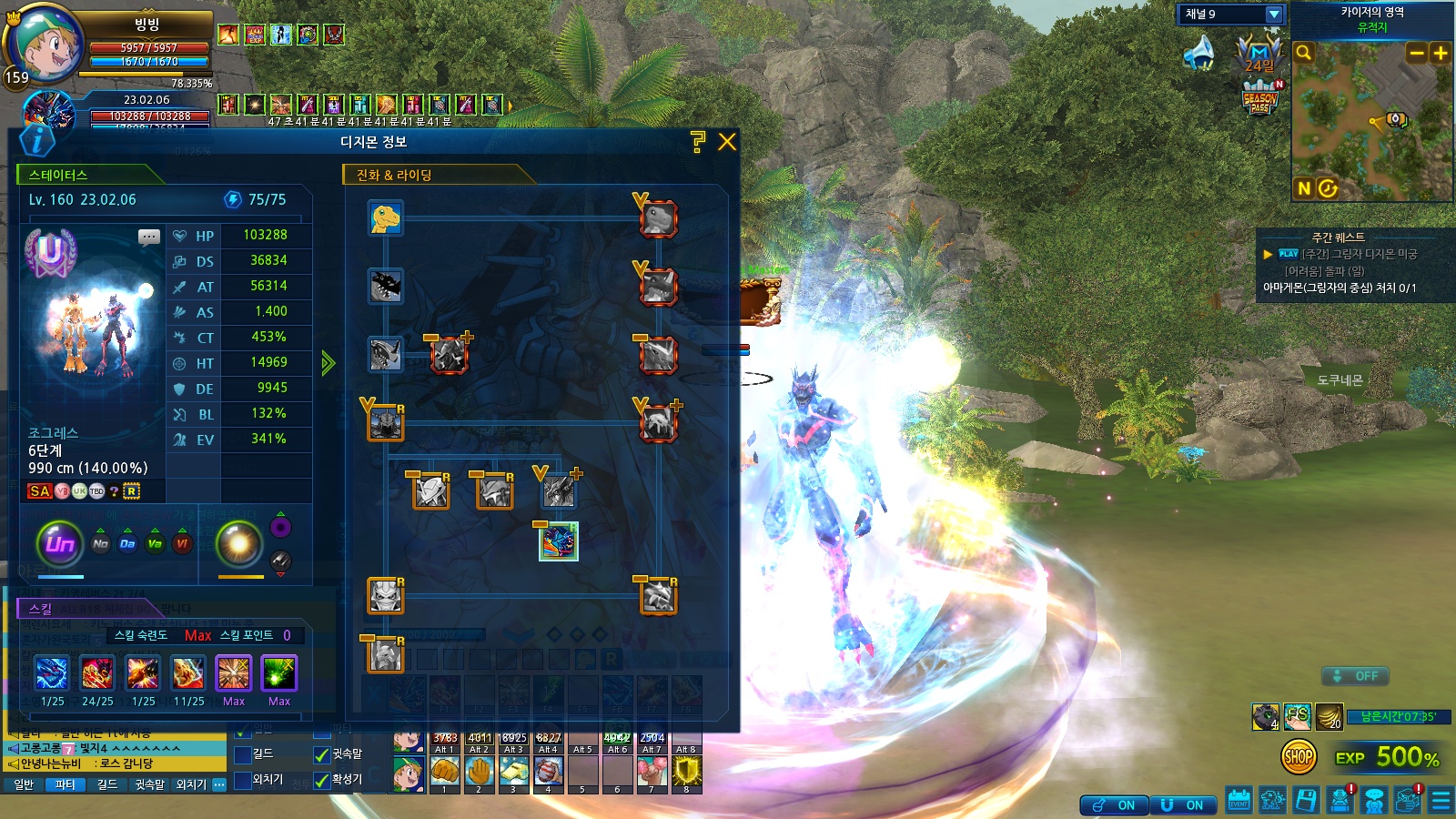Click the purple Un attribute orb
Image resolution: width=1456 pixels, height=819 pixels.
pyautogui.click(x=60, y=544)
